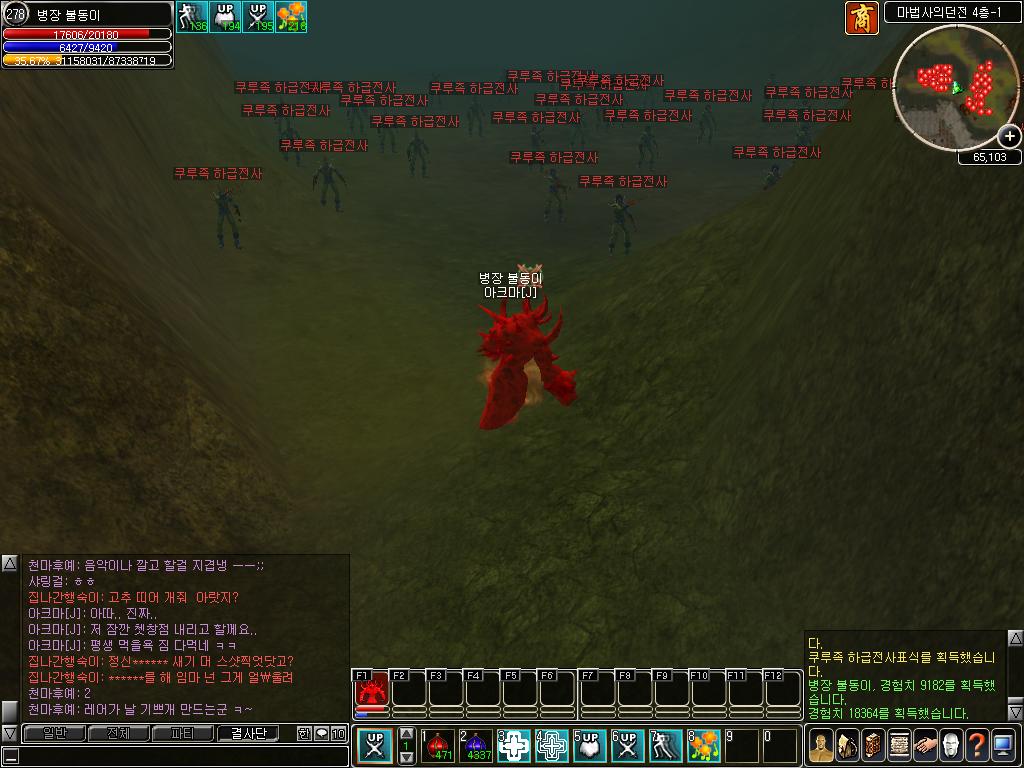
Task: Select the 파티 chat tab
Action: click(x=183, y=733)
